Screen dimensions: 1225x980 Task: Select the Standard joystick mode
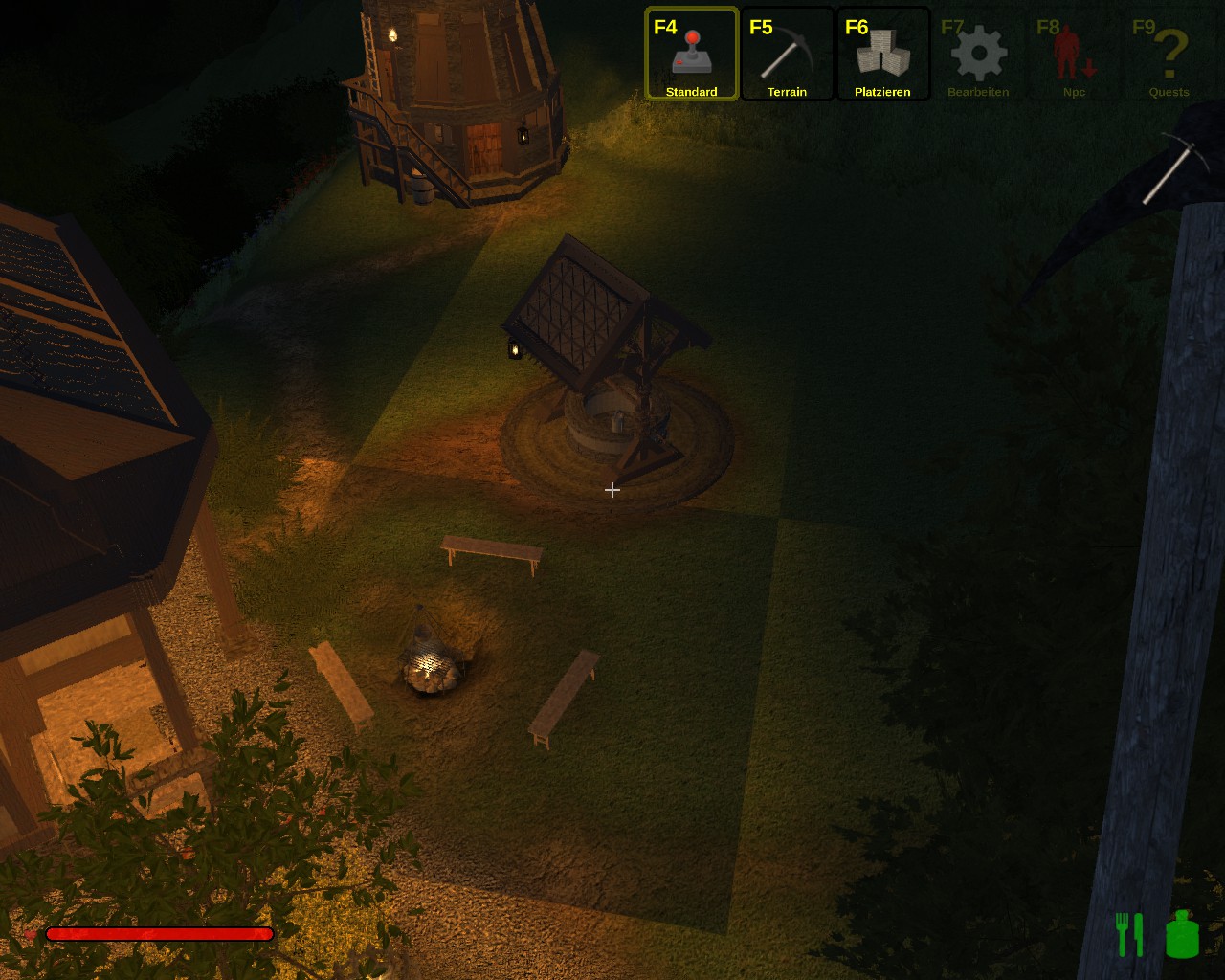691,55
